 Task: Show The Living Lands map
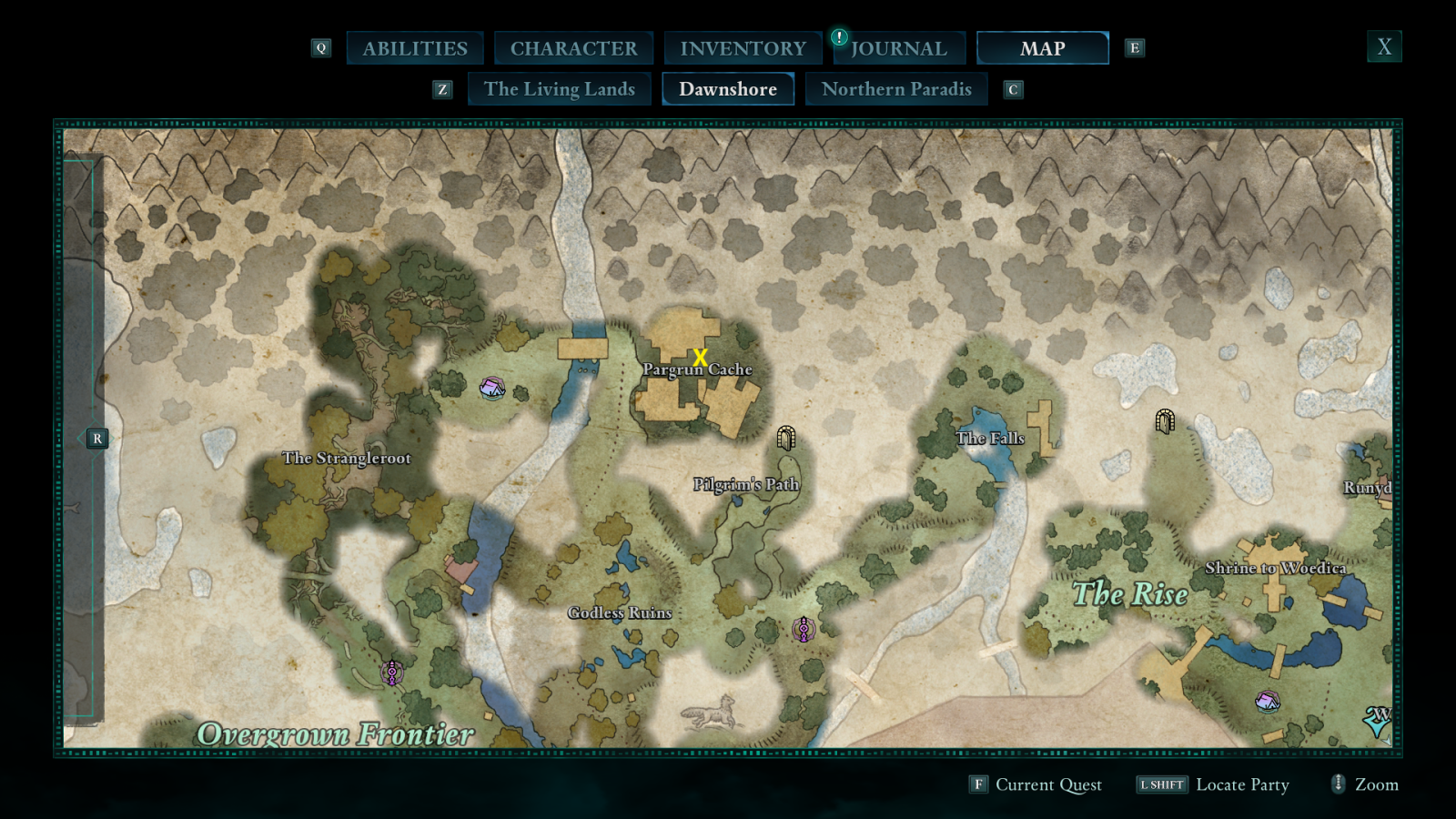tap(559, 89)
